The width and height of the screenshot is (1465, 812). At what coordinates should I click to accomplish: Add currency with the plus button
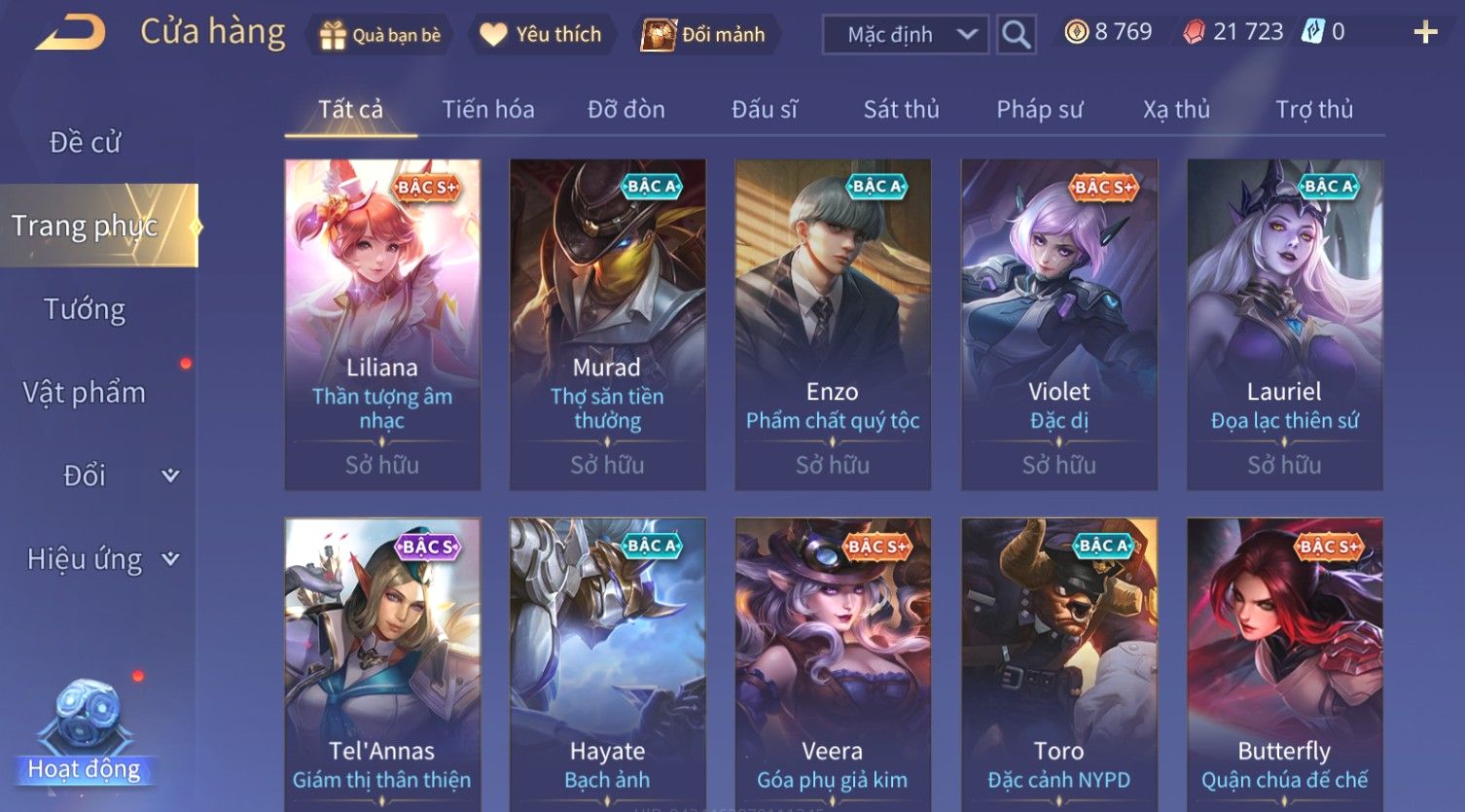1425,33
